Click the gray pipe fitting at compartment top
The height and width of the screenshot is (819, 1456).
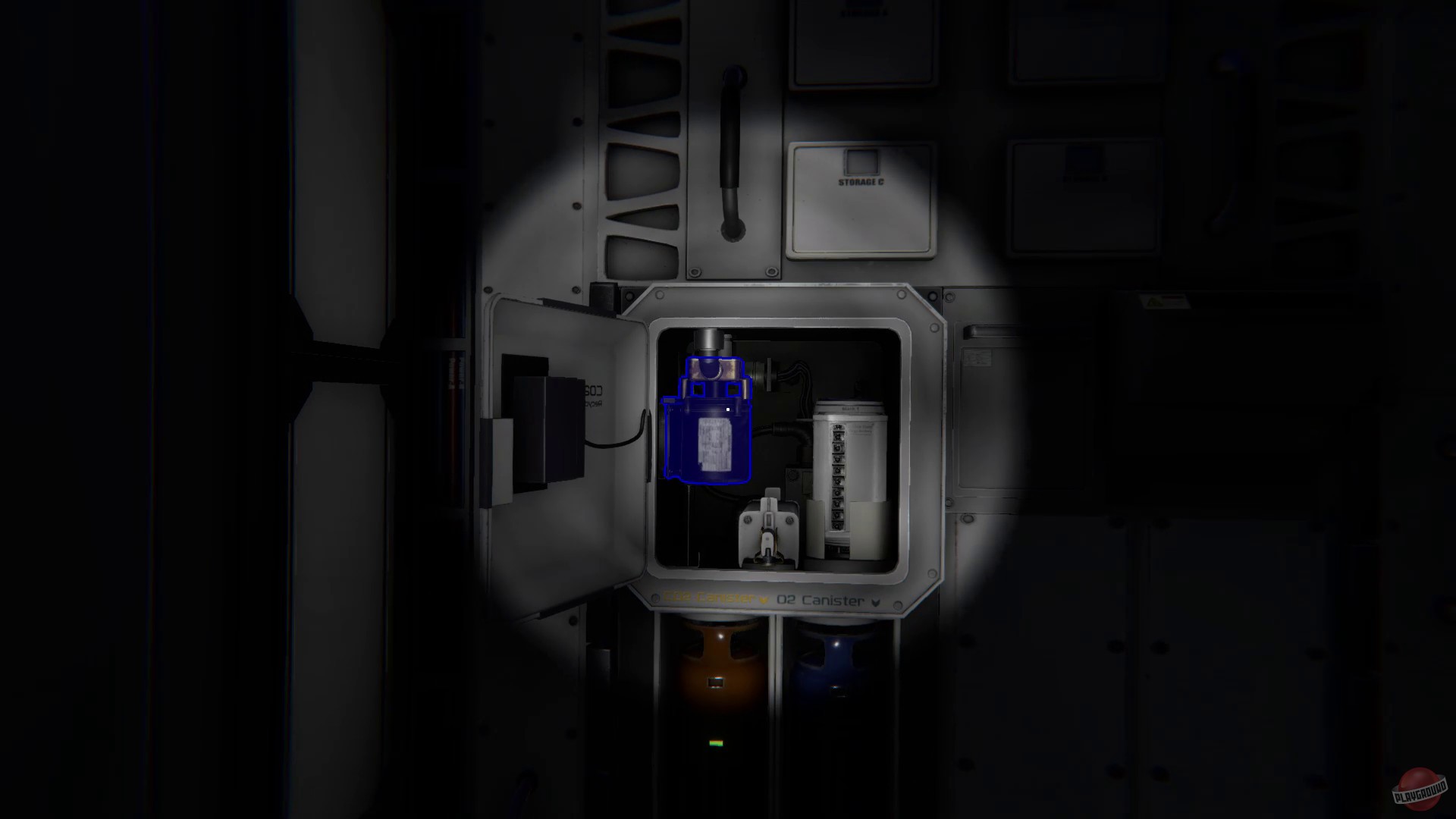point(707,341)
